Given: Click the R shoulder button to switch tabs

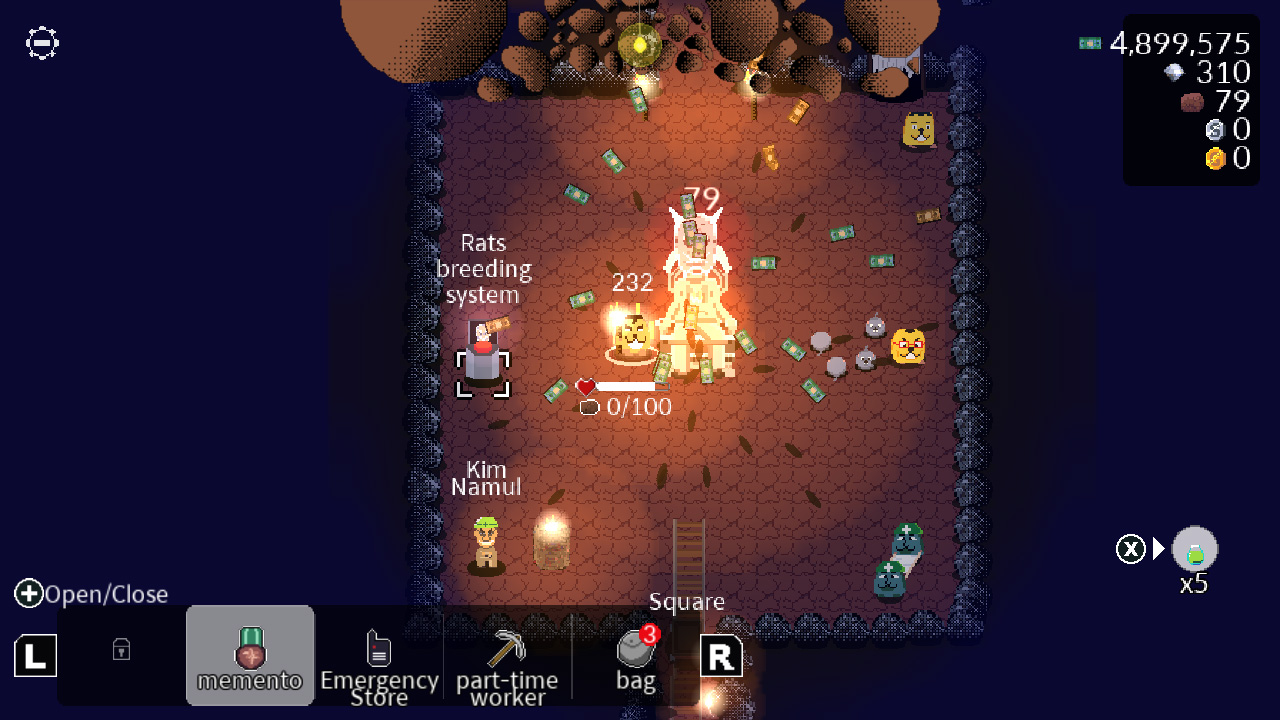Looking at the screenshot, I should point(721,656).
